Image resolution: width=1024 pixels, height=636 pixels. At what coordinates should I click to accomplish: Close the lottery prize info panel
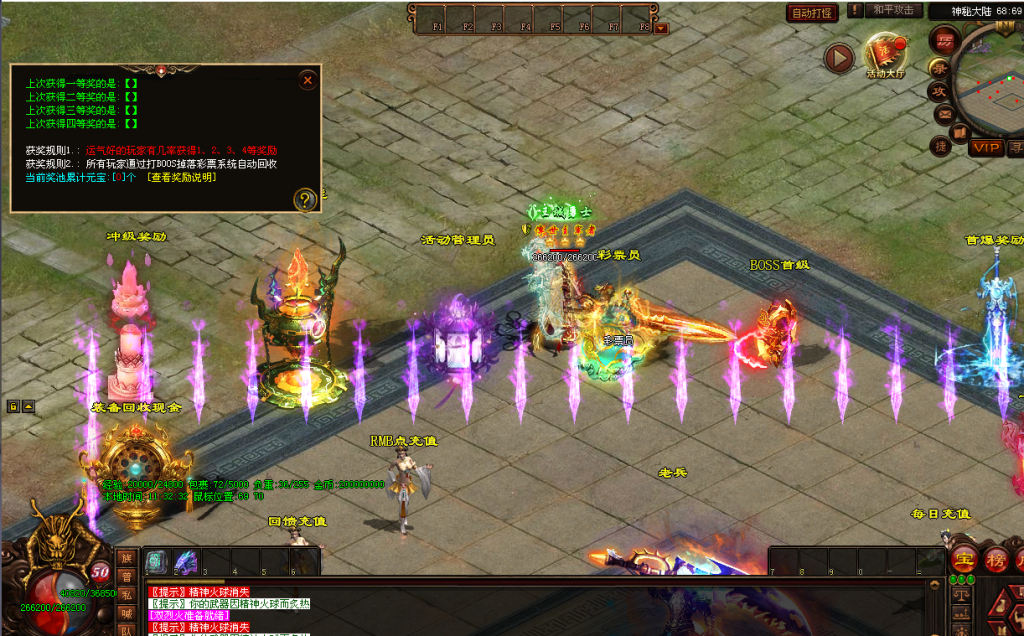pos(308,79)
